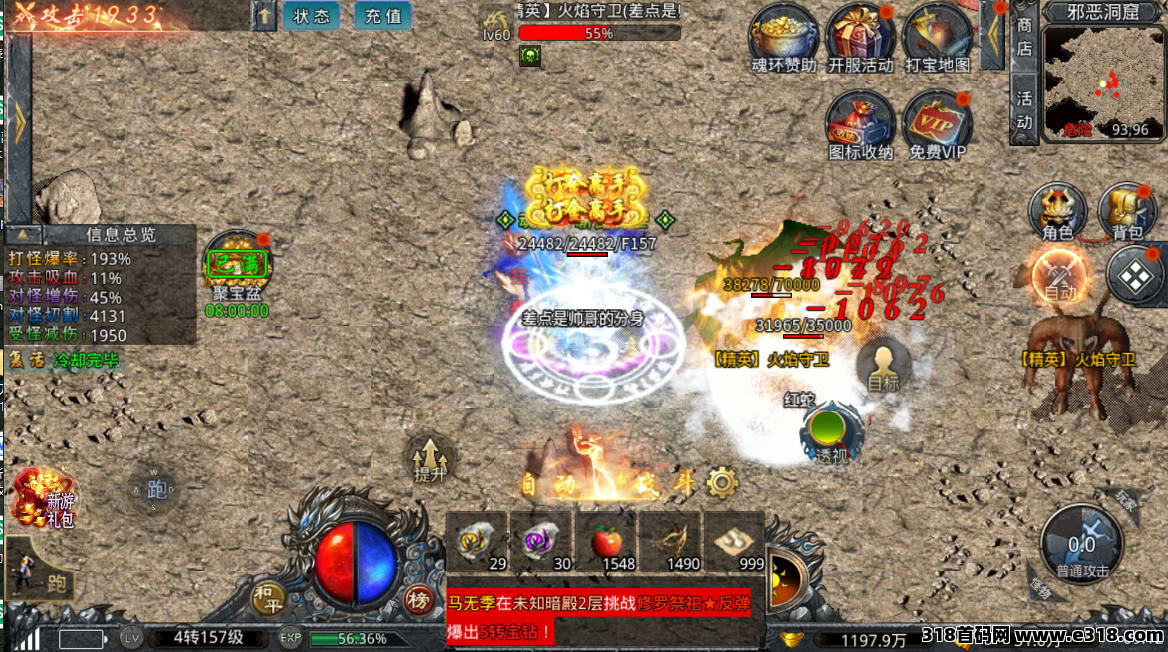Open the 角色 character sheet
Image resolution: width=1168 pixels, height=652 pixels.
pos(1057,211)
